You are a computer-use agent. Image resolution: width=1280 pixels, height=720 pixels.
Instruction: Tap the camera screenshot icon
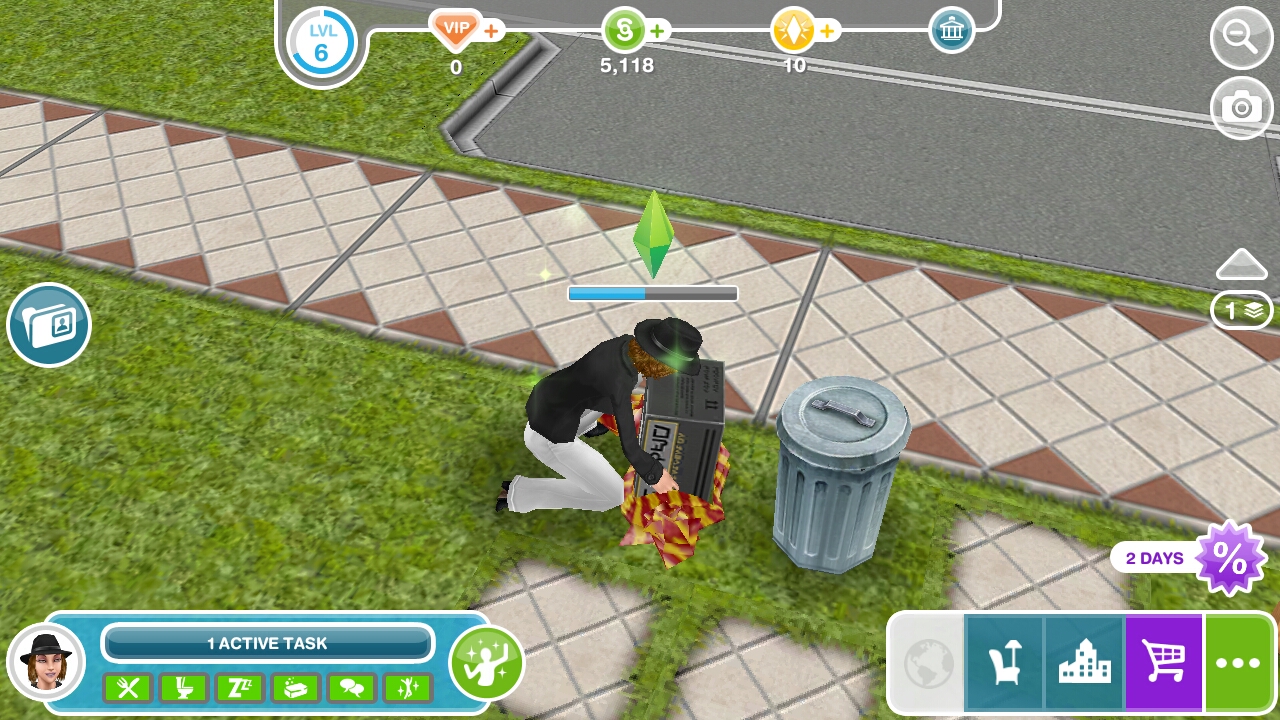(1240, 108)
